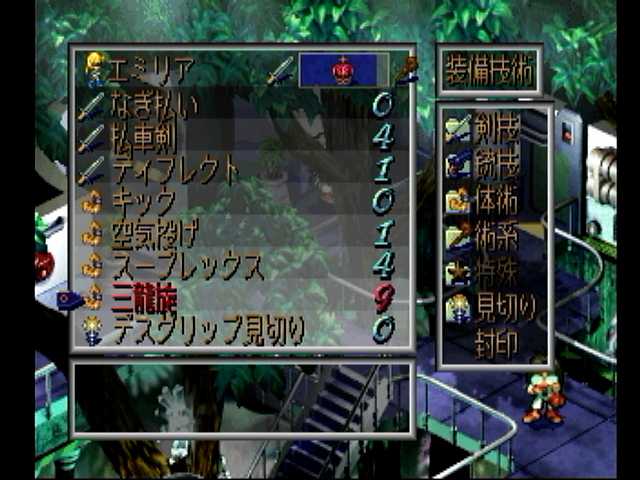Choose the 封印 seal option
Image resolution: width=640 pixels, height=480 pixels.
point(496,344)
